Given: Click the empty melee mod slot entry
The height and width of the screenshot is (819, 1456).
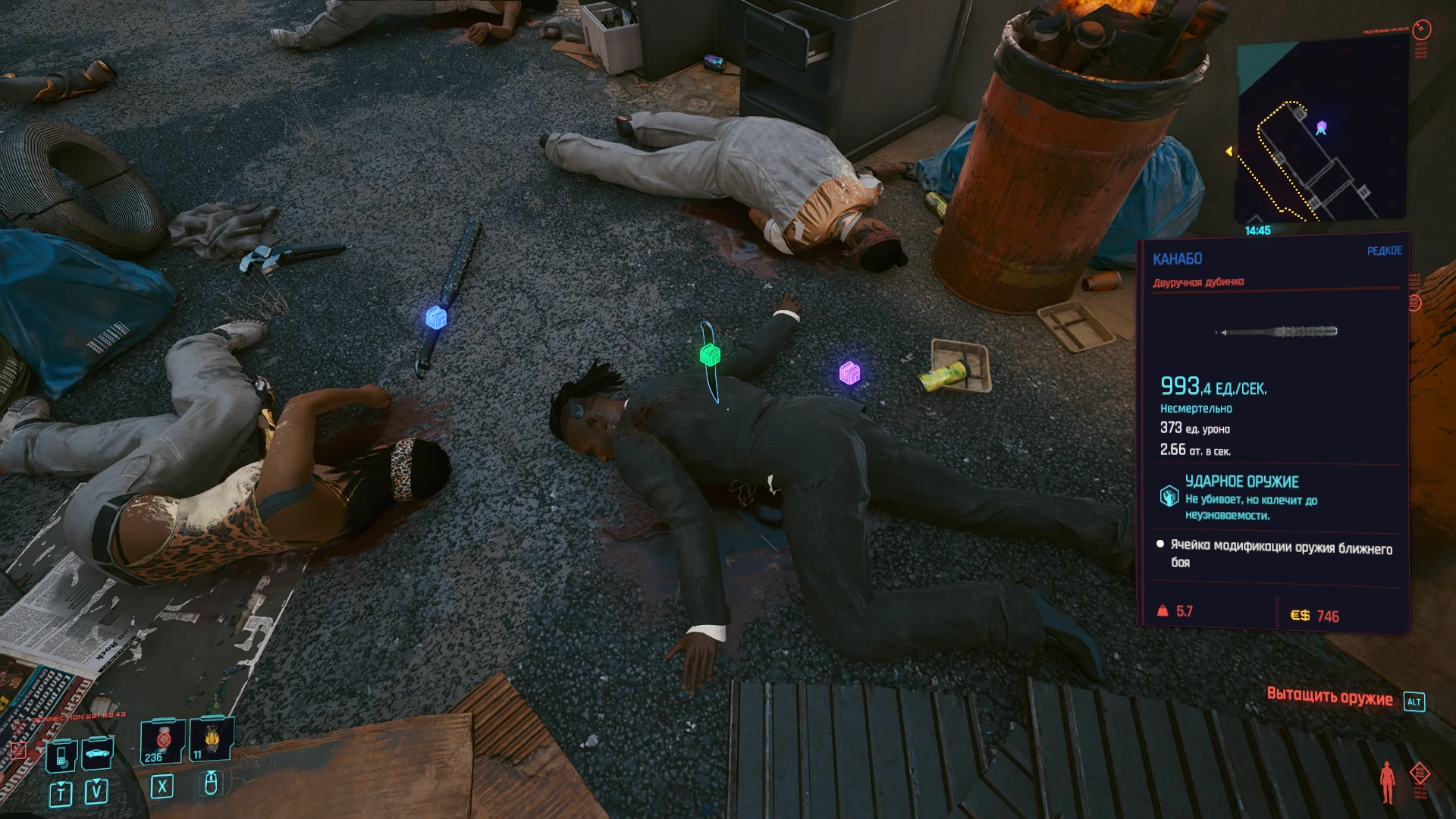Looking at the screenshot, I should click(x=1280, y=554).
